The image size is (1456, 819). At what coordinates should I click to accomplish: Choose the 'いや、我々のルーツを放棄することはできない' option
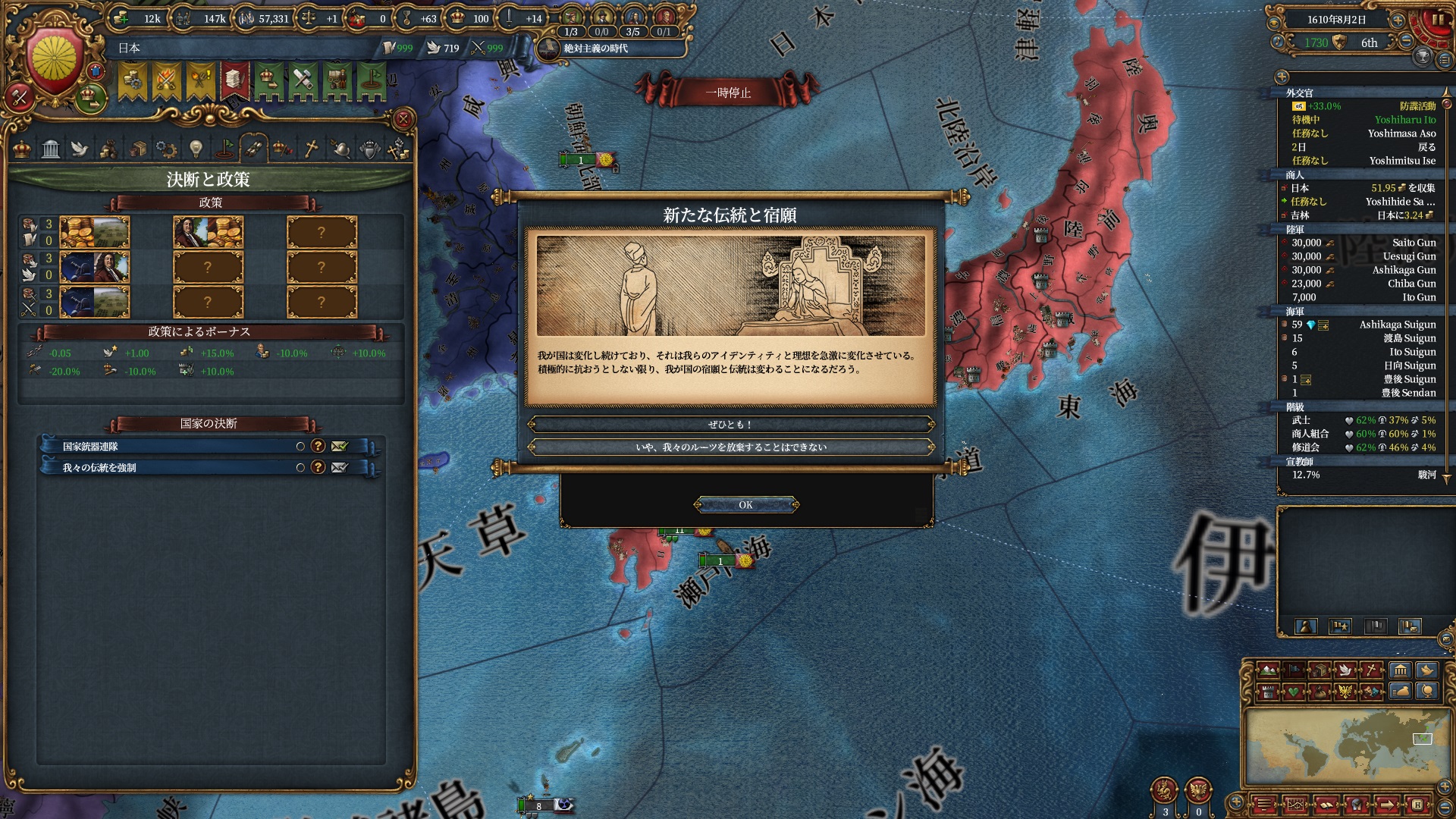pos(730,447)
